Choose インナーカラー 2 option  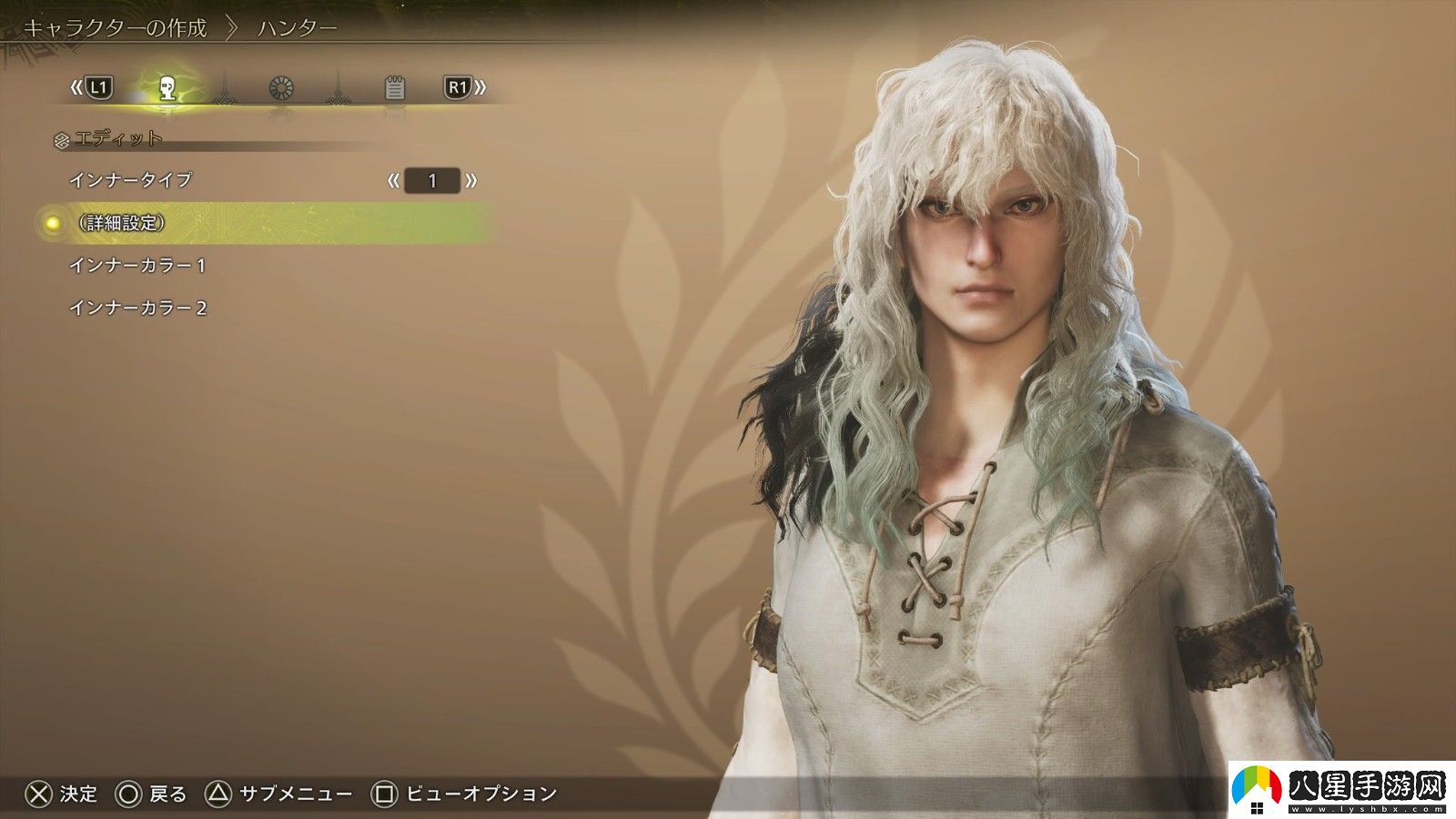click(138, 308)
